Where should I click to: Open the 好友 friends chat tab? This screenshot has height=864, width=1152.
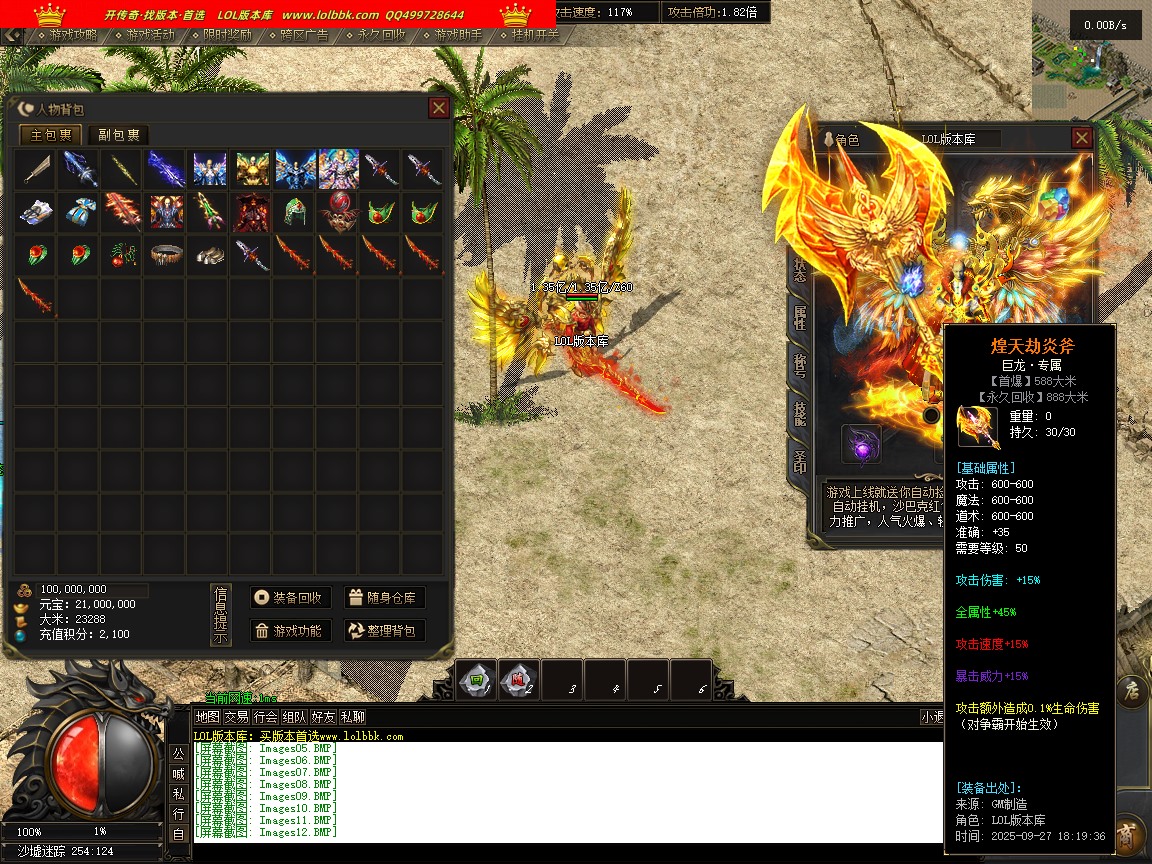click(x=323, y=717)
